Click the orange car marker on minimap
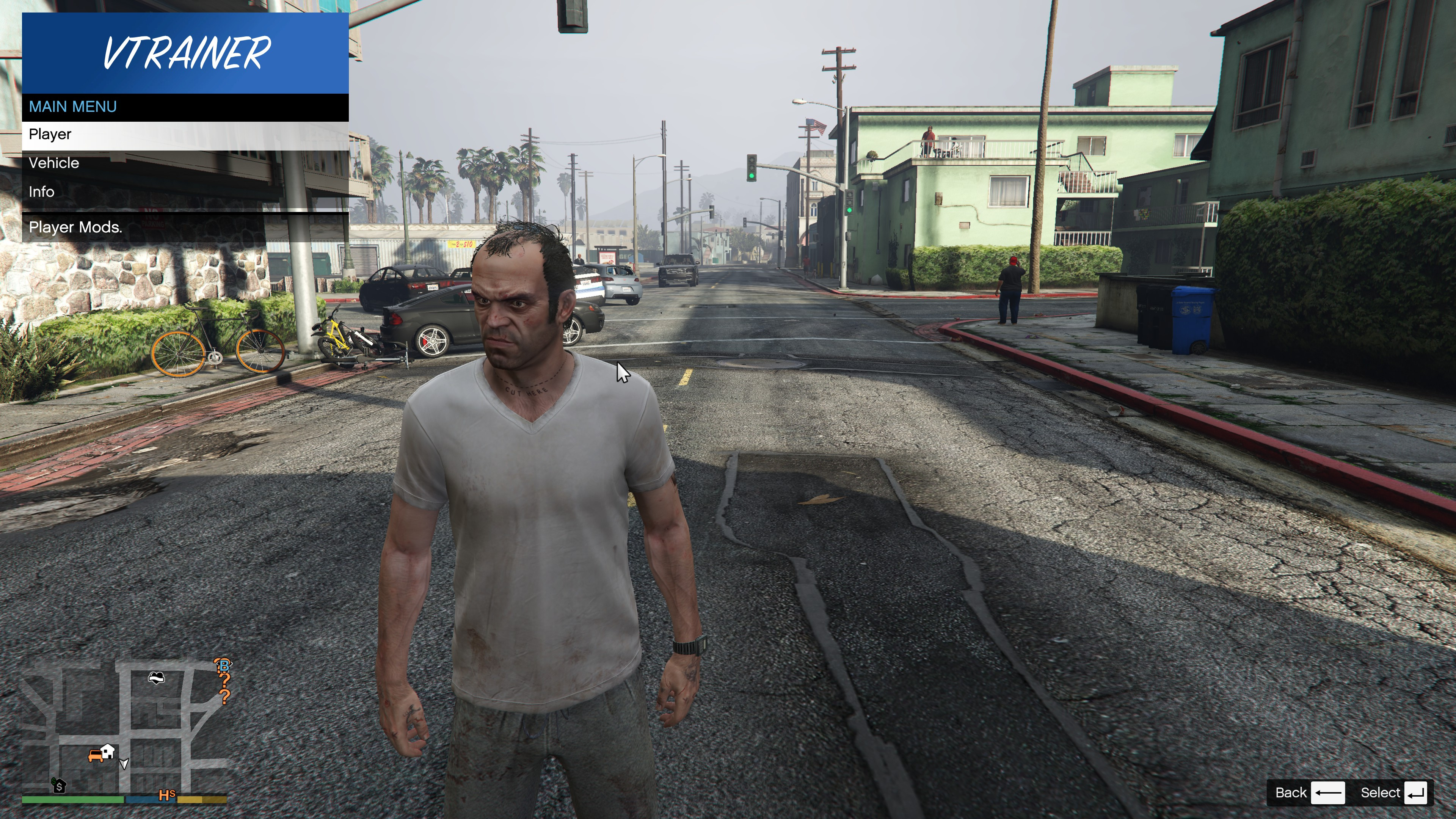 (95, 756)
